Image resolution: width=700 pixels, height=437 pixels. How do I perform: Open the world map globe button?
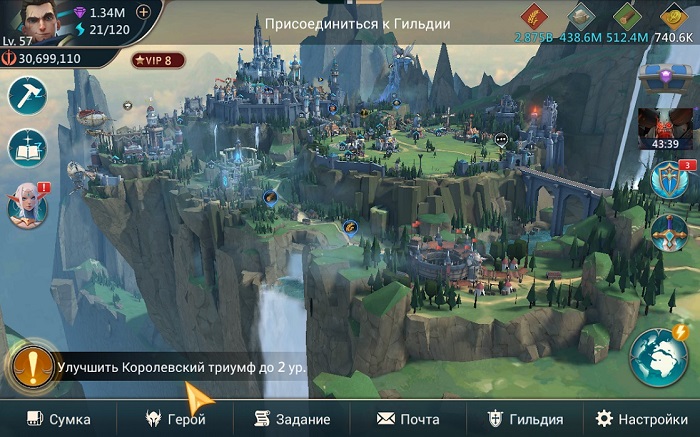coord(658,357)
